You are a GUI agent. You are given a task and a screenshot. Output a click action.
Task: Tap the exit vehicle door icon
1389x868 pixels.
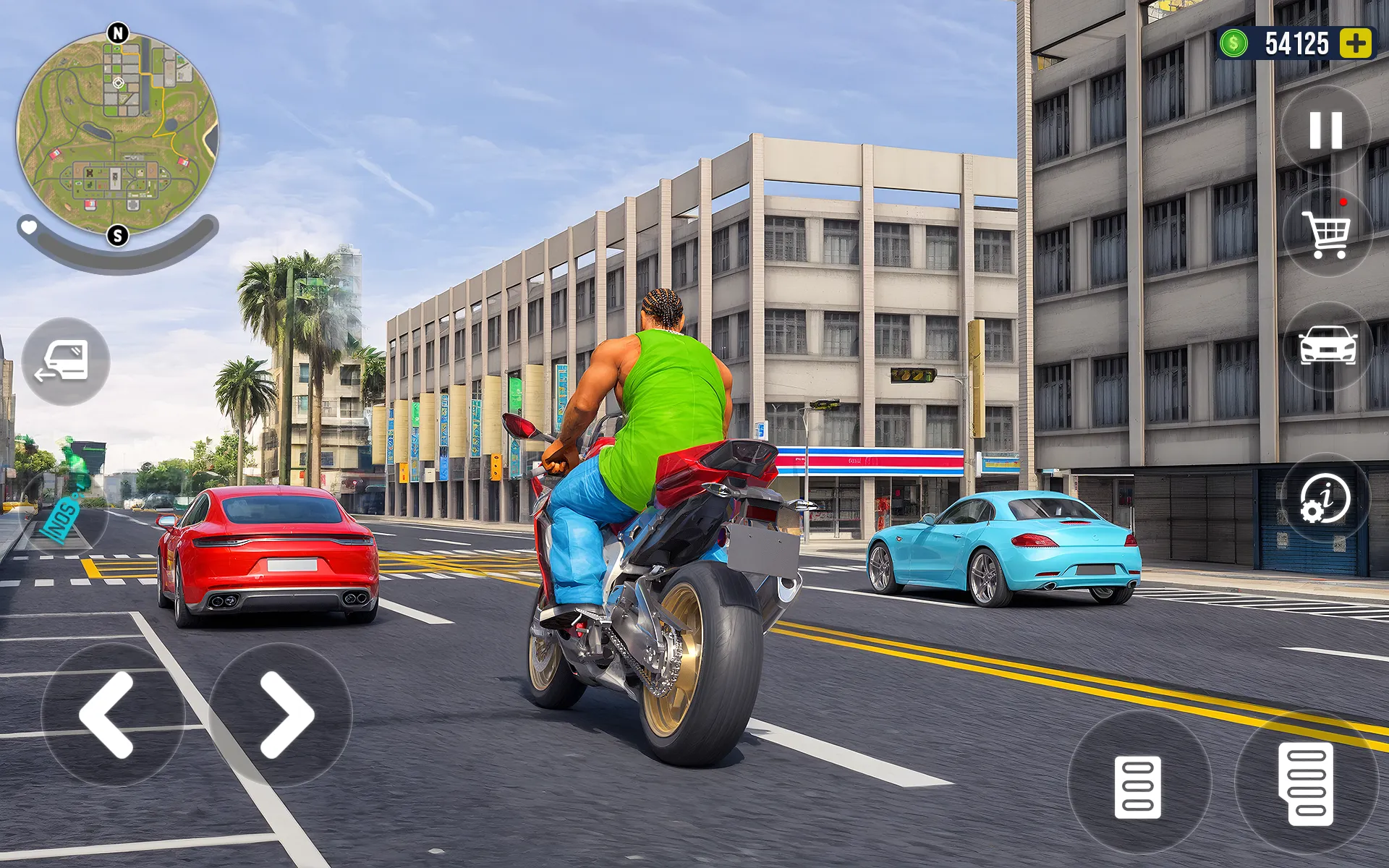(69, 362)
